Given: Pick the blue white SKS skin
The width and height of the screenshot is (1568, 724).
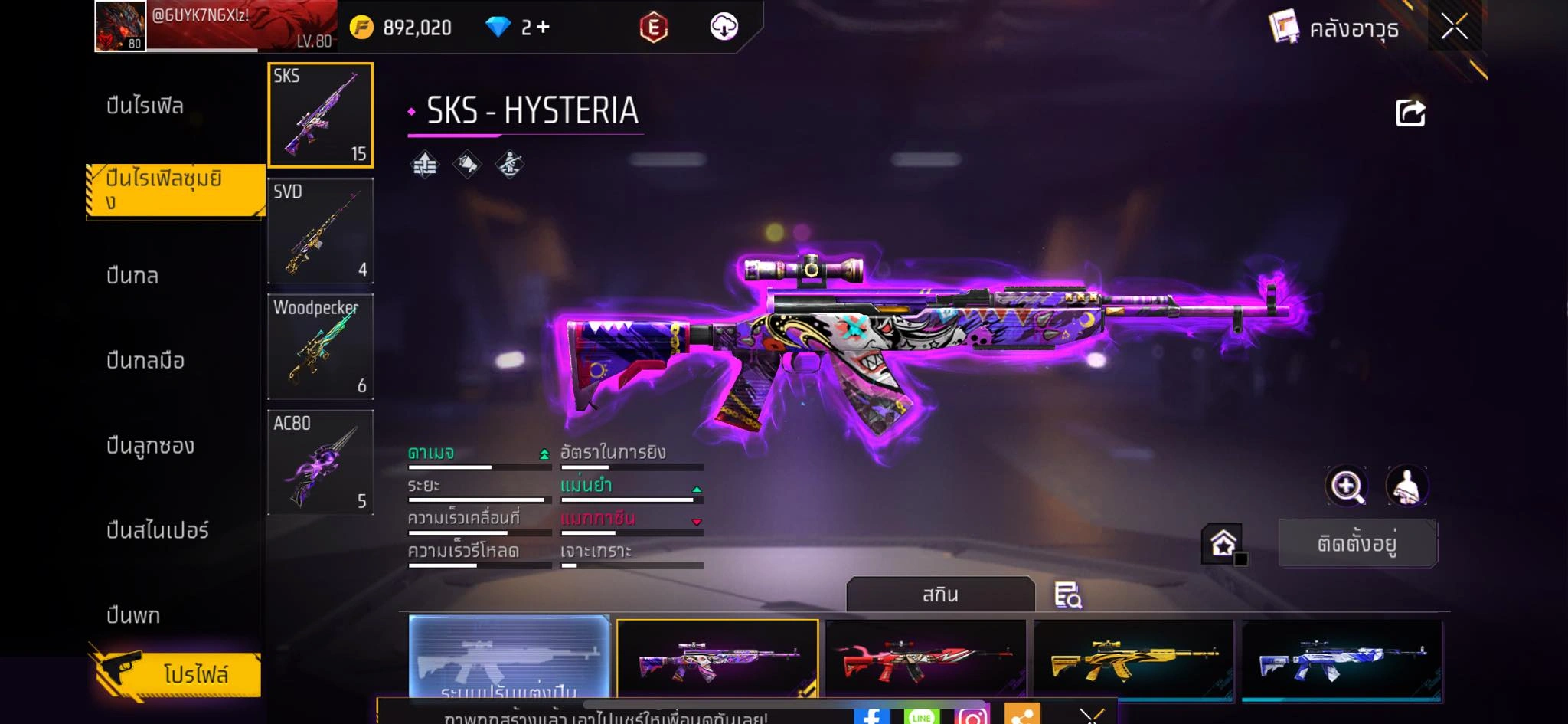Looking at the screenshot, I should 1342,660.
